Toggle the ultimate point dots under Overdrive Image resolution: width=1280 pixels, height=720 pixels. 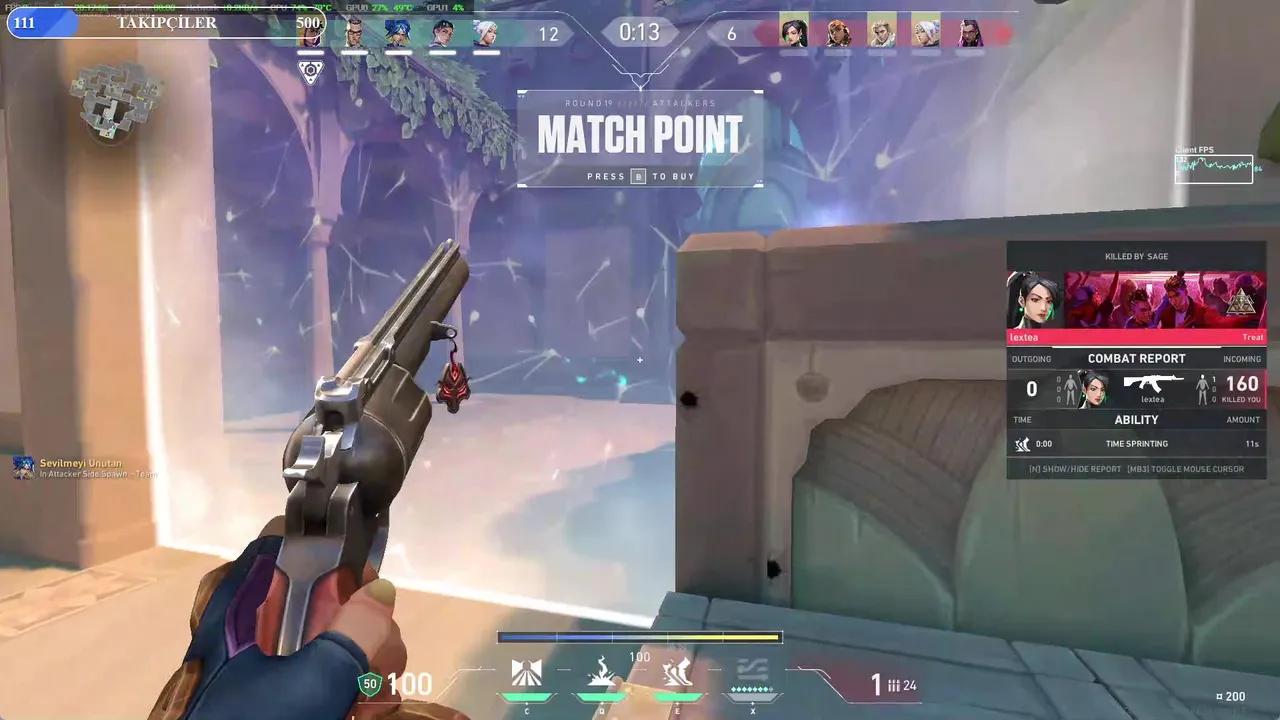click(x=753, y=688)
